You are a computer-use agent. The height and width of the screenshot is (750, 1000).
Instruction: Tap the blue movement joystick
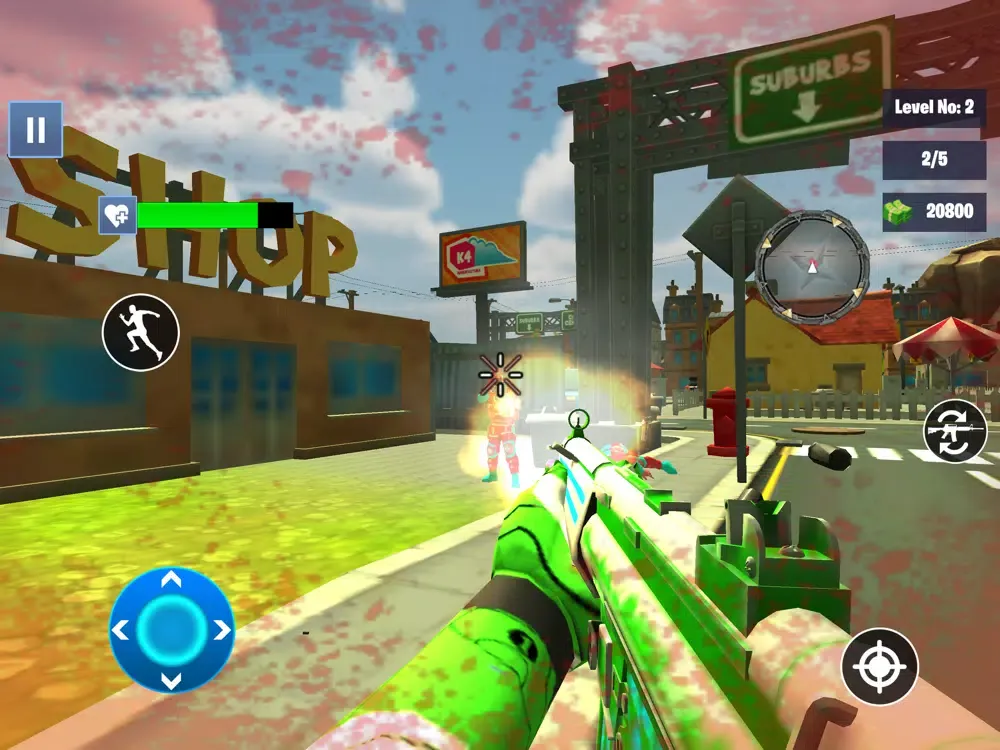click(x=171, y=630)
